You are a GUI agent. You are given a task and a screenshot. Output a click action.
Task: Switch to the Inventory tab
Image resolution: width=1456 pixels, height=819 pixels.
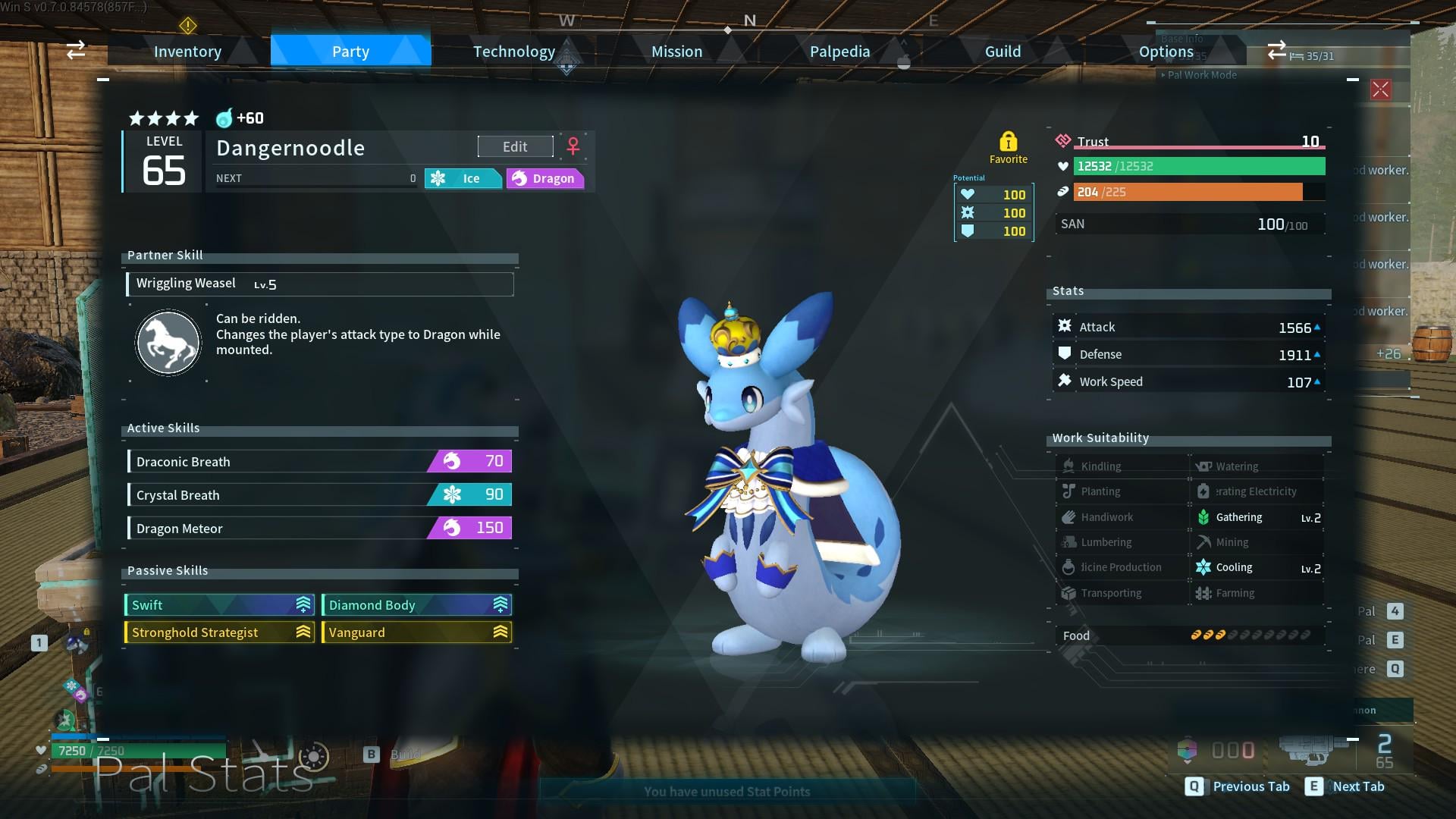point(187,52)
